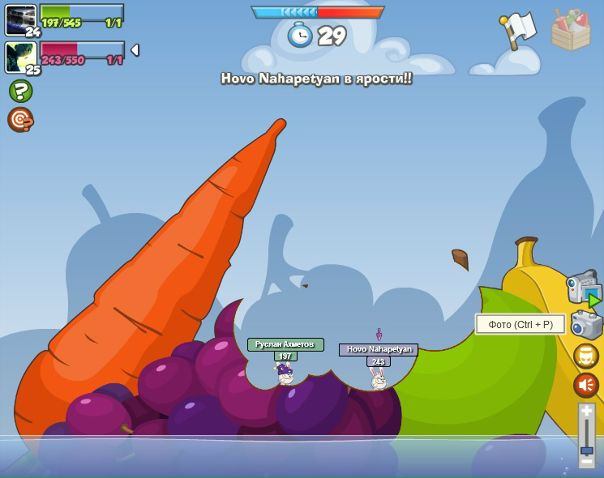This screenshot has height=478, width=604.
Task: Start video recording with the camcorder icon
Action: point(583,288)
